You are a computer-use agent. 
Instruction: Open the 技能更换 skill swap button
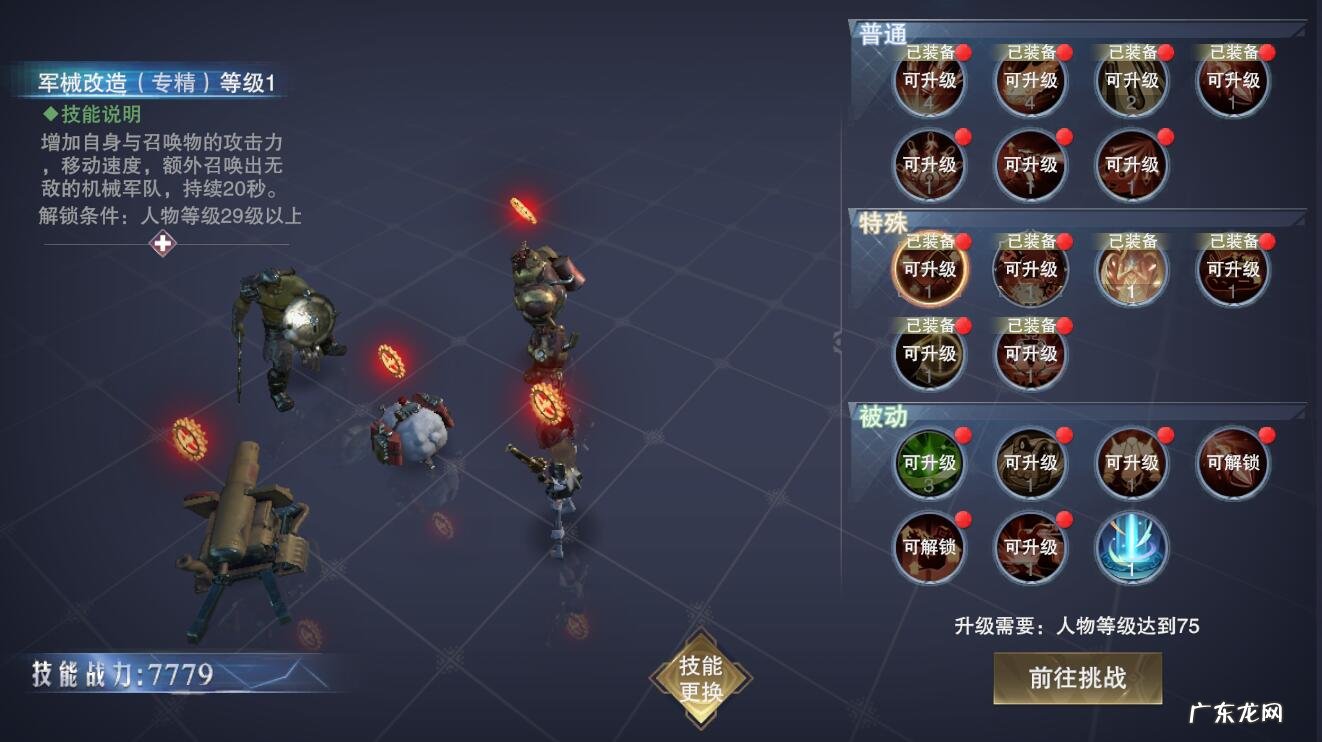(700, 678)
